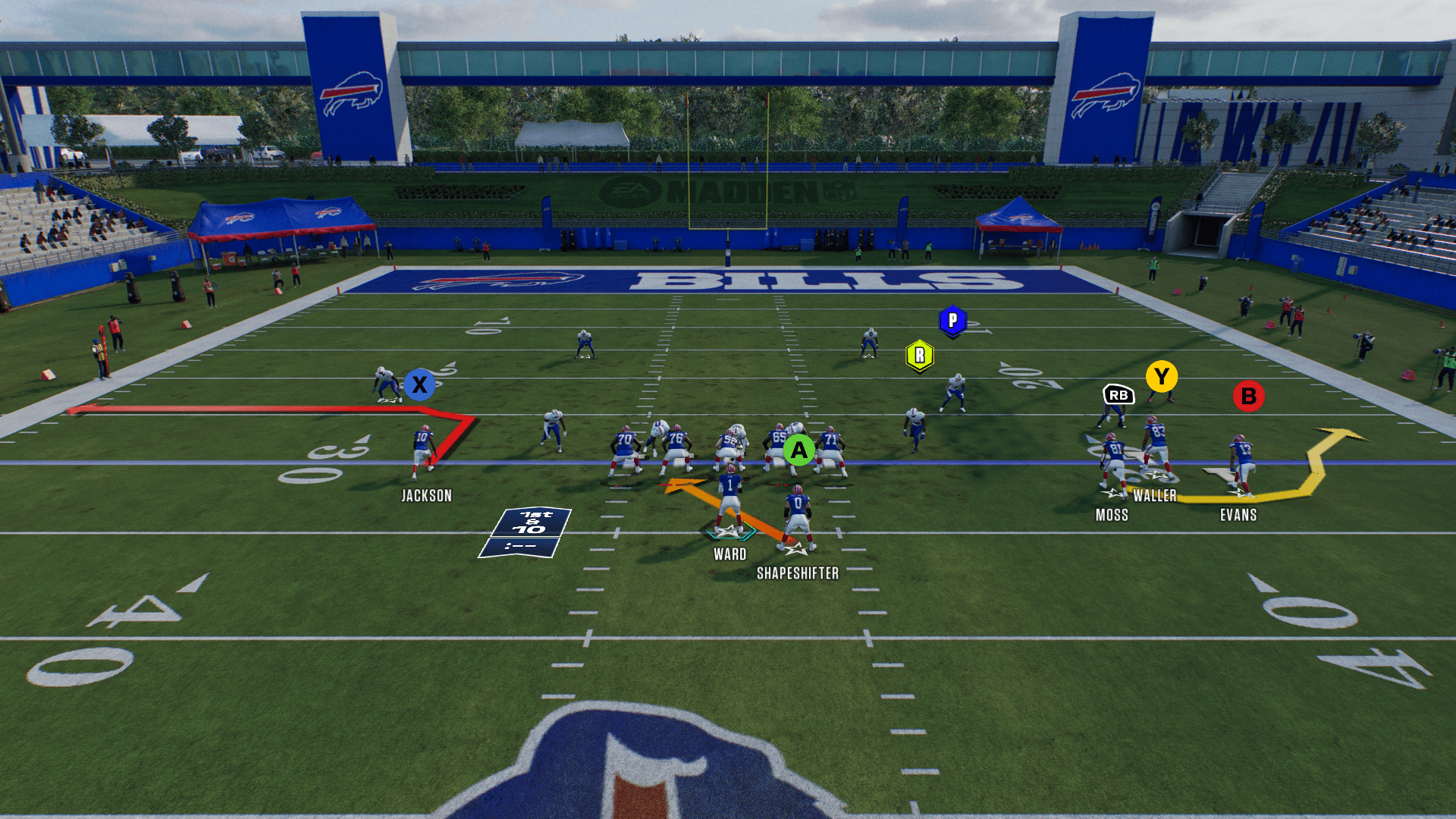
Task: Select the MOSS receiver name label
Action: point(1112,516)
